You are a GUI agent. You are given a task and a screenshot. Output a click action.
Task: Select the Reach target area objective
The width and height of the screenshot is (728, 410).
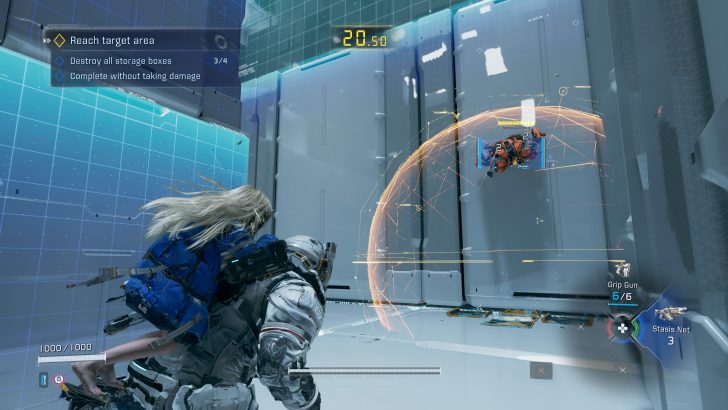click(112, 41)
